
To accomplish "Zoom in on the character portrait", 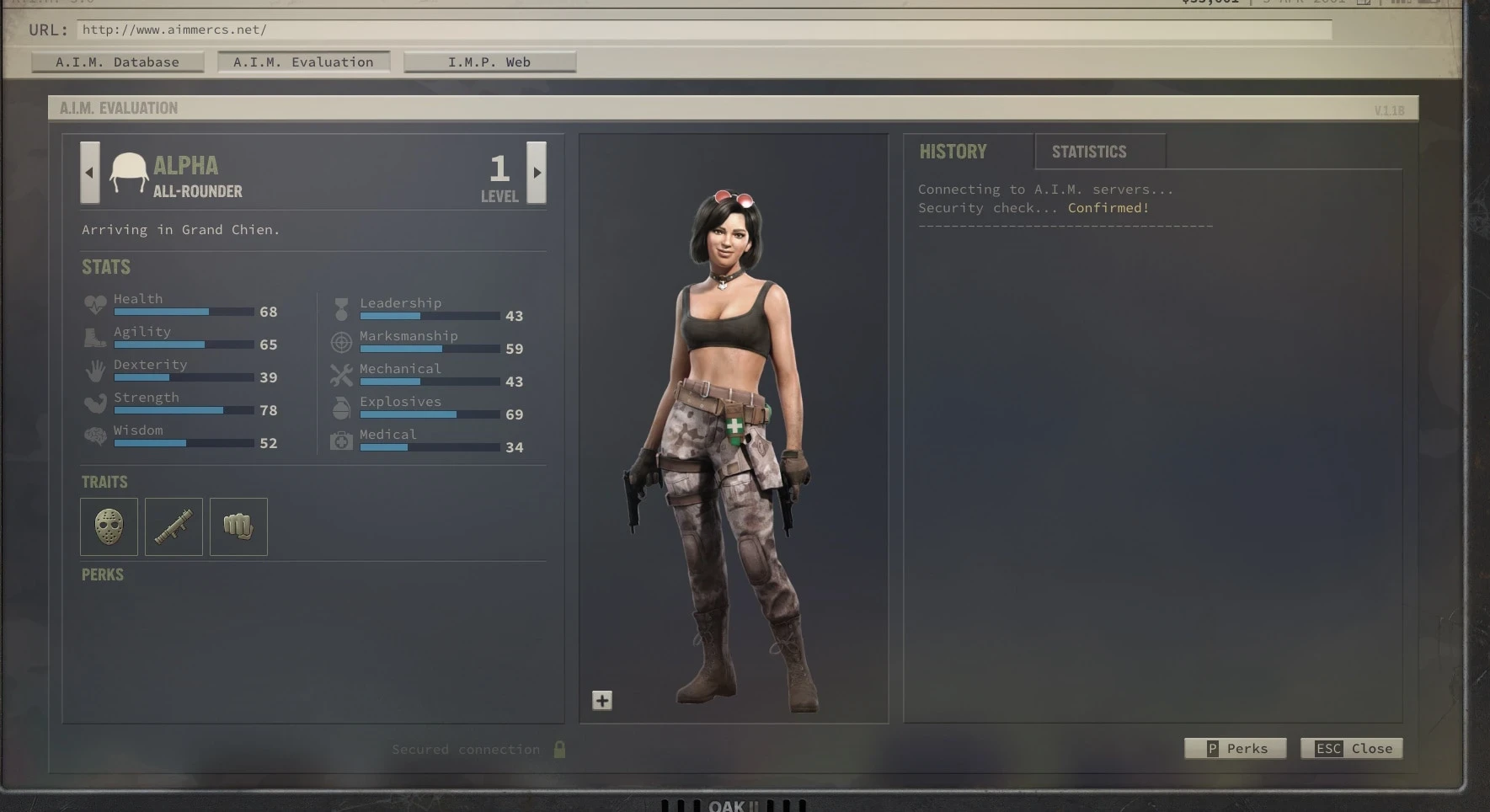I will click(601, 699).
